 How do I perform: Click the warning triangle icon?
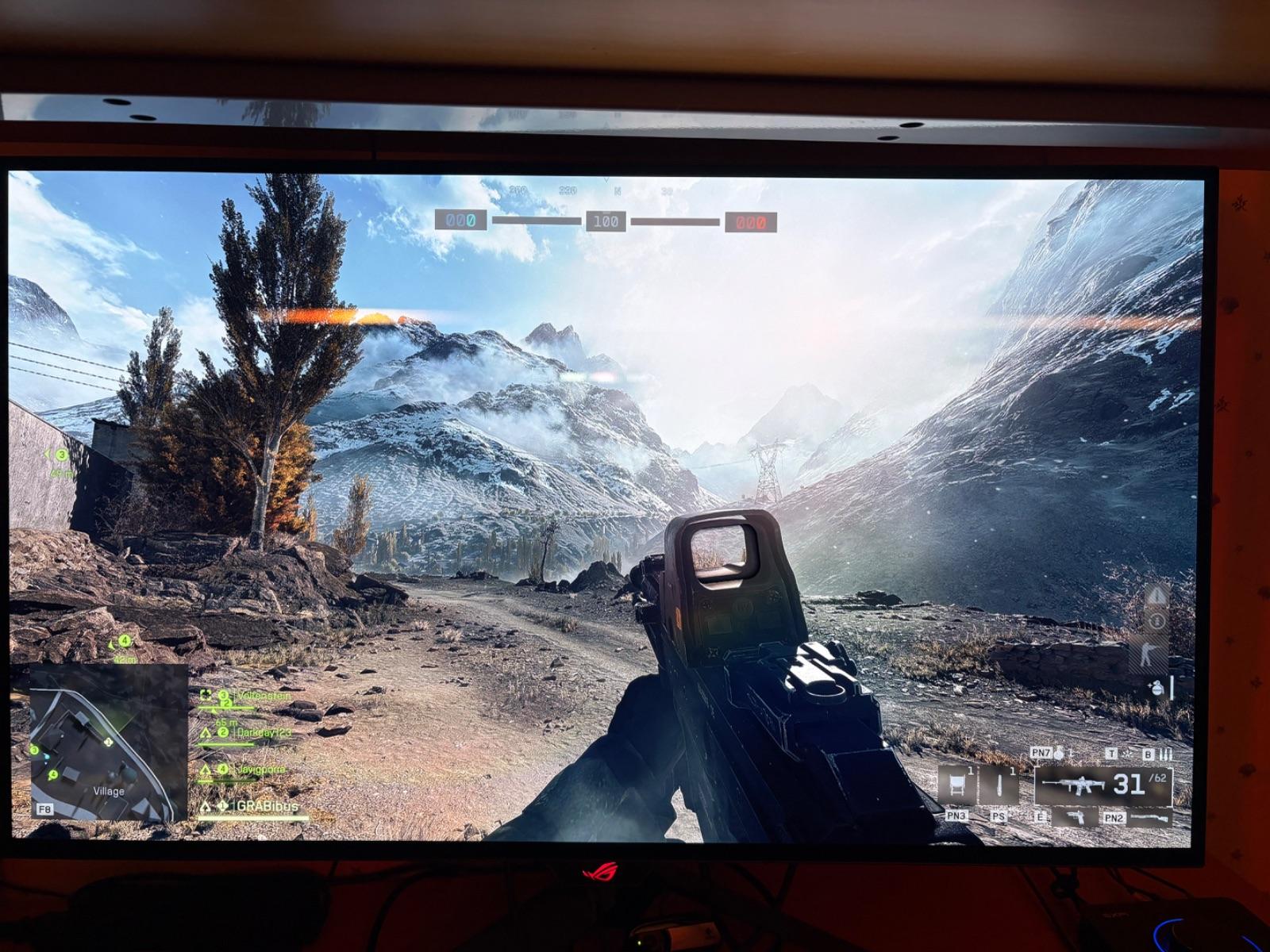pyautogui.click(x=1157, y=595)
